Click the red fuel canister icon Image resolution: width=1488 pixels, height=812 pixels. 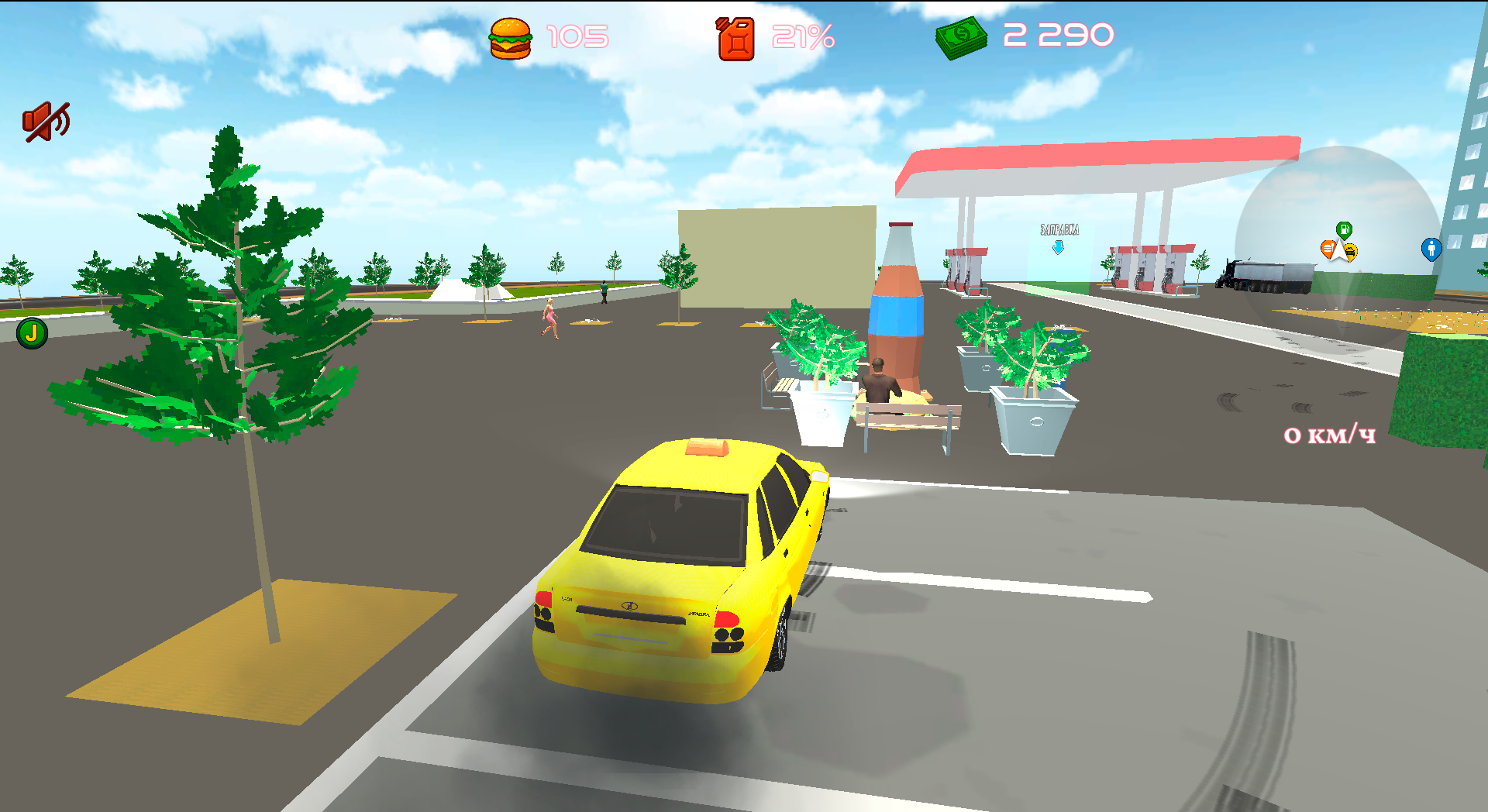[735, 38]
